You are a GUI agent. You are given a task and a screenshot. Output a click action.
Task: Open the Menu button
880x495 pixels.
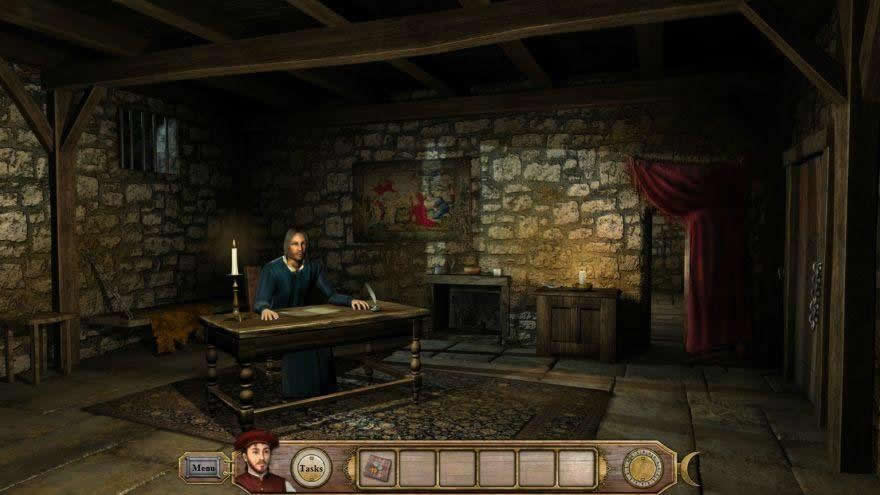[203, 467]
